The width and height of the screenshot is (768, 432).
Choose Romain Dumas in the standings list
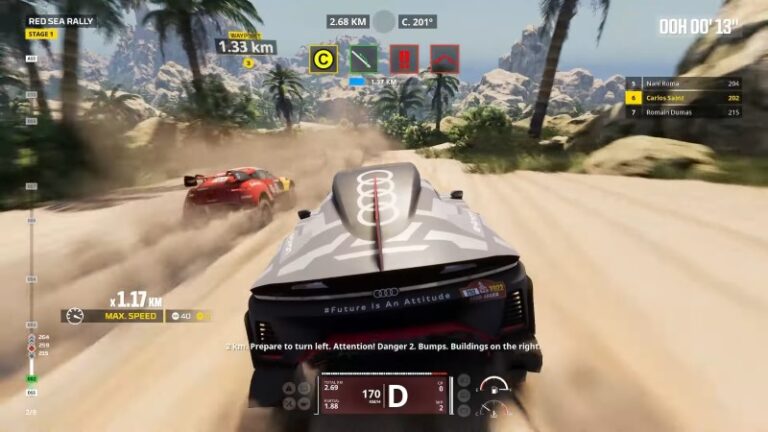click(x=669, y=112)
